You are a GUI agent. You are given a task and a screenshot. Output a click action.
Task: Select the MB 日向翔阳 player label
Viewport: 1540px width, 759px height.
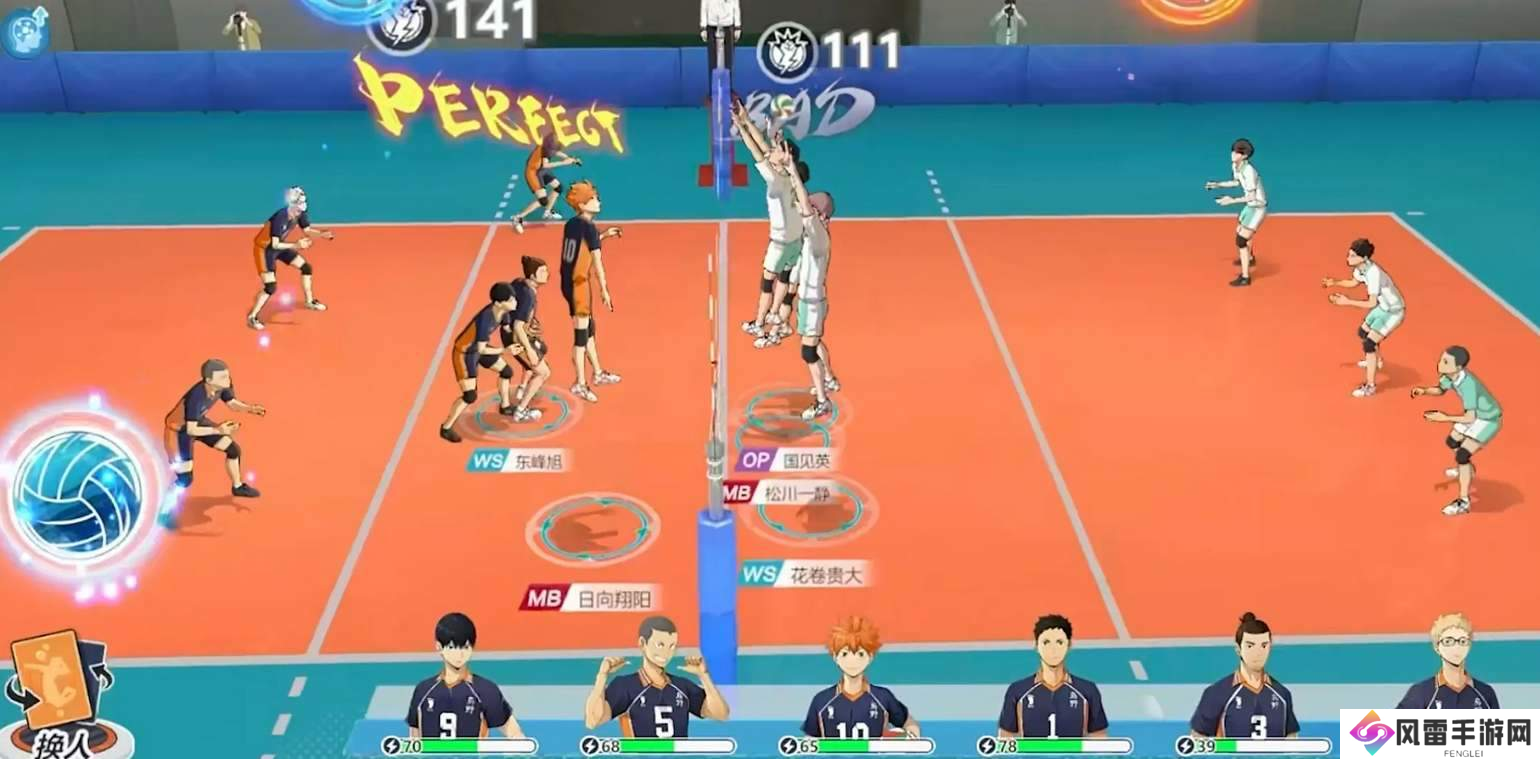coord(591,598)
